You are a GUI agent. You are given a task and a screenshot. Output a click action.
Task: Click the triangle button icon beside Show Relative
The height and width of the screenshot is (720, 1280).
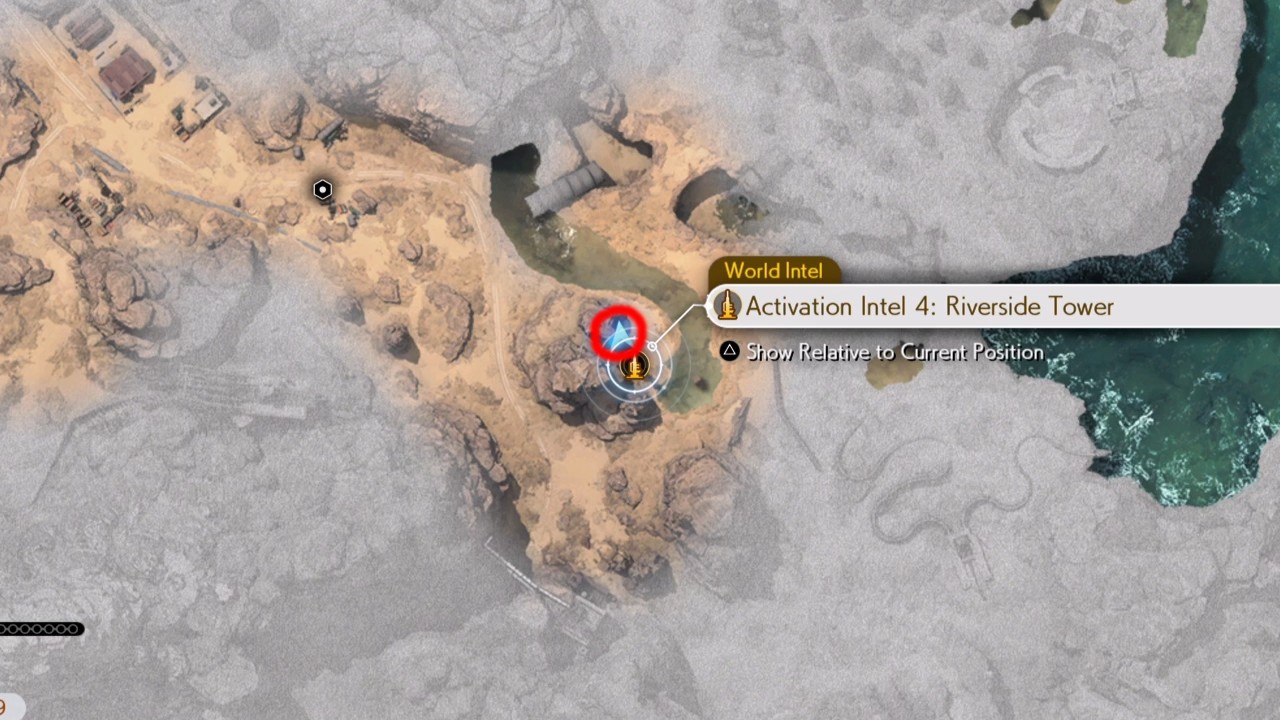(730, 352)
